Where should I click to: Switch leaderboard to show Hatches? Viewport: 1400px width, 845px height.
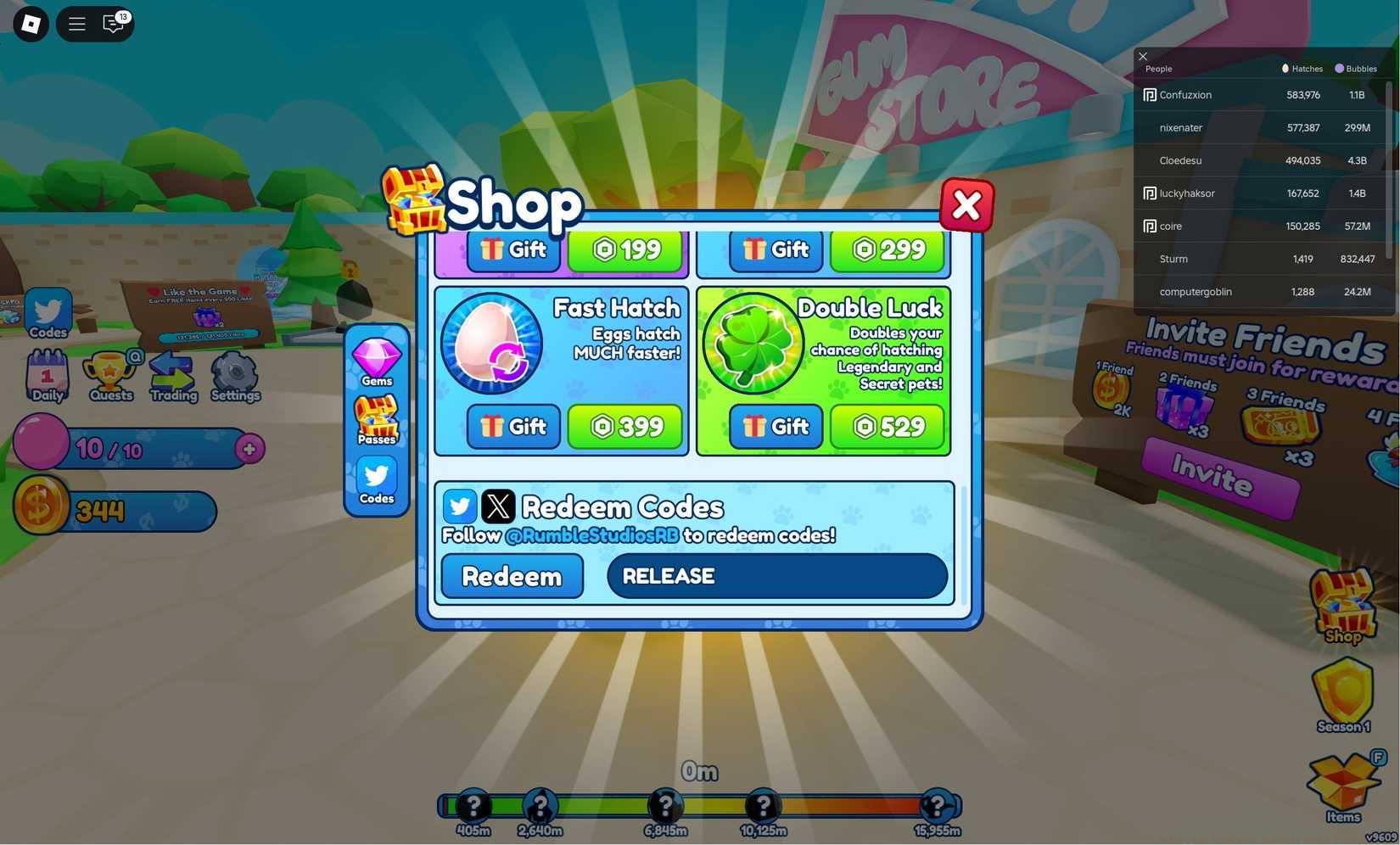pyautogui.click(x=1302, y=68)
